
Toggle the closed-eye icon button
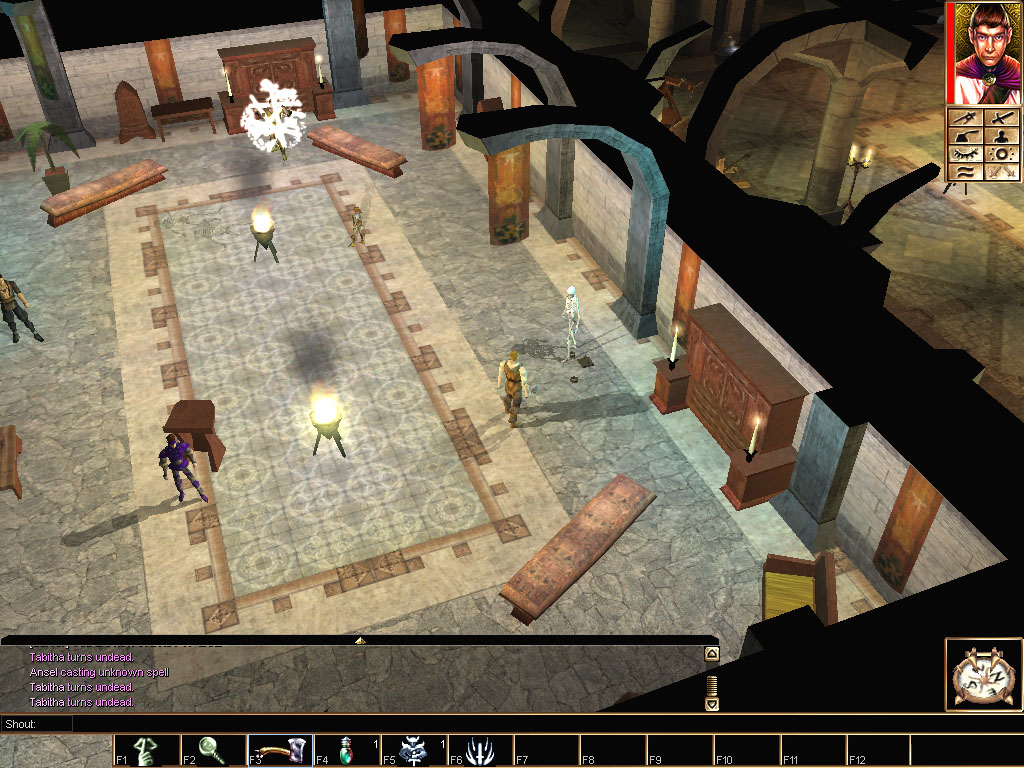(x=963, y=154)
